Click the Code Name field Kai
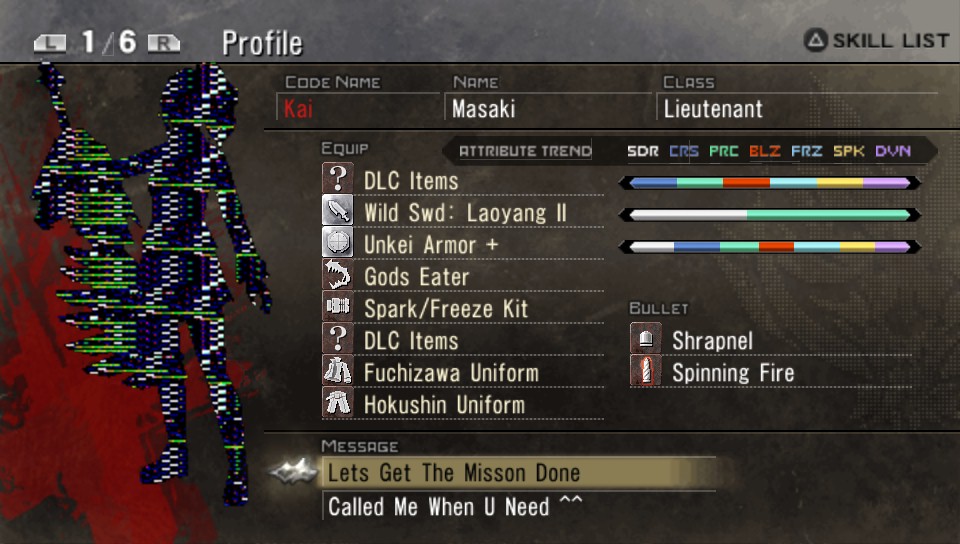The width and height of the screenshot is (960, 544). pos(298,108)
